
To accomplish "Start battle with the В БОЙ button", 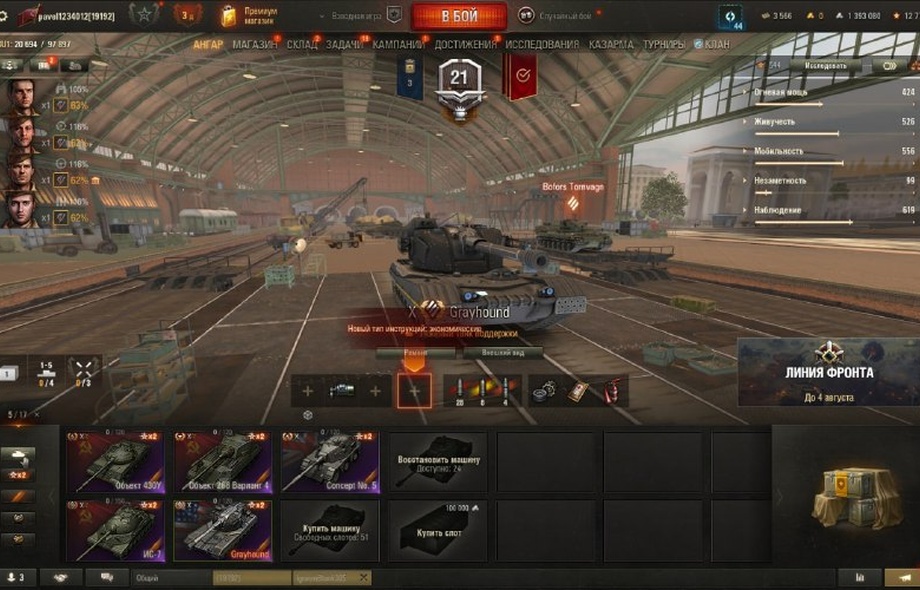I will (459, 17).
